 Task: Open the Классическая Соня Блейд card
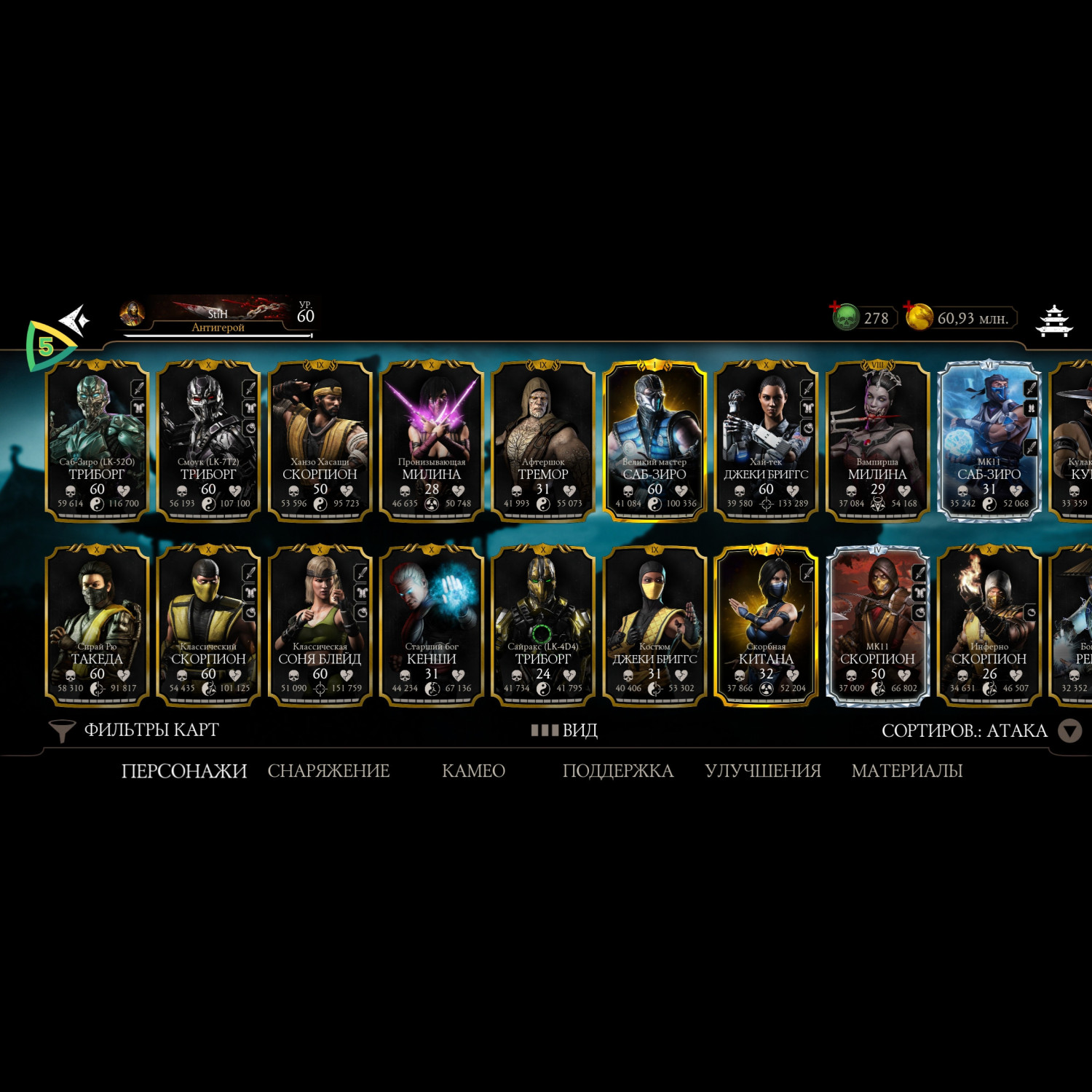tap(320, 625)
